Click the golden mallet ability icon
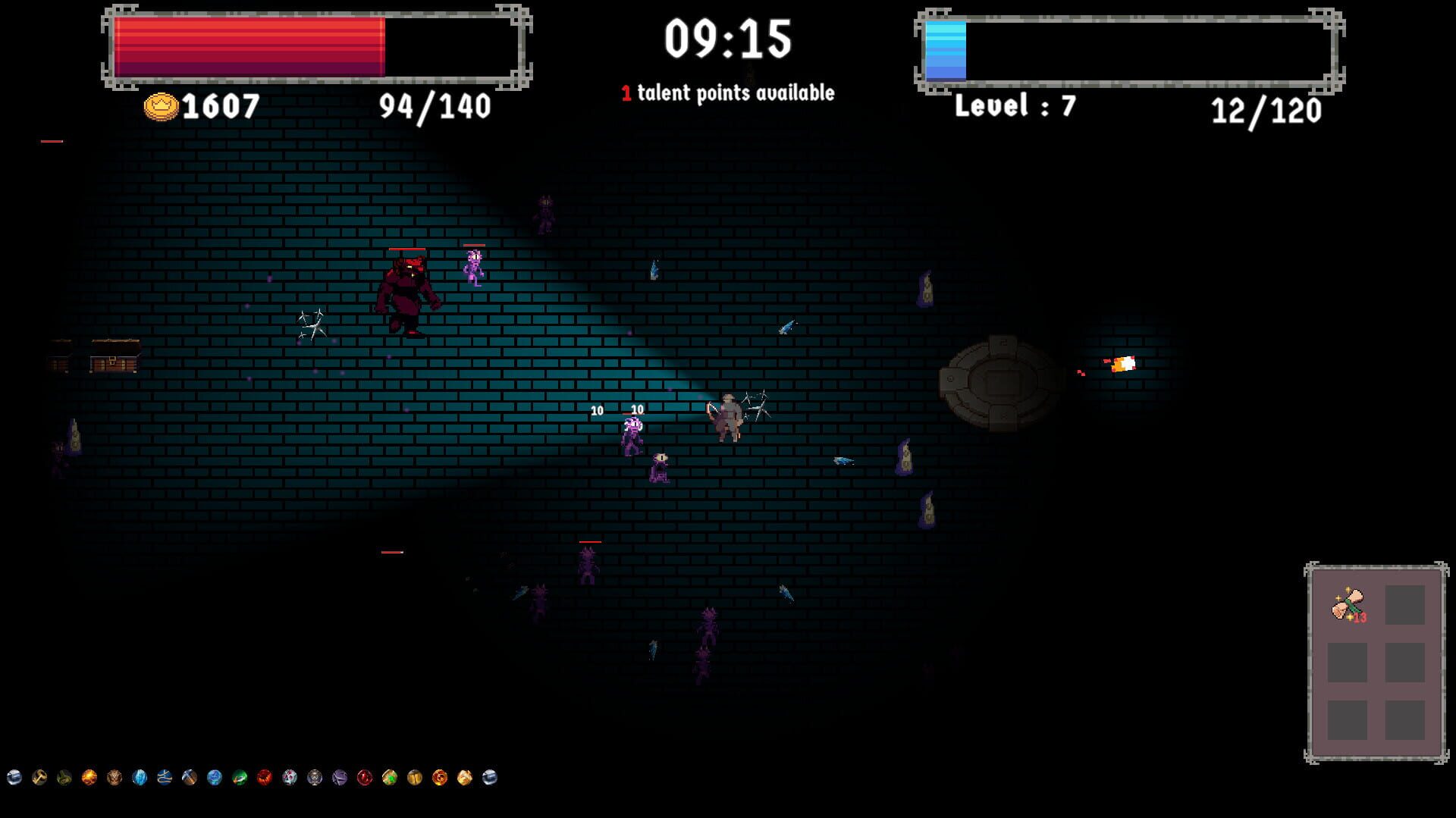The image size is (1456, 818). coord(39,776)
